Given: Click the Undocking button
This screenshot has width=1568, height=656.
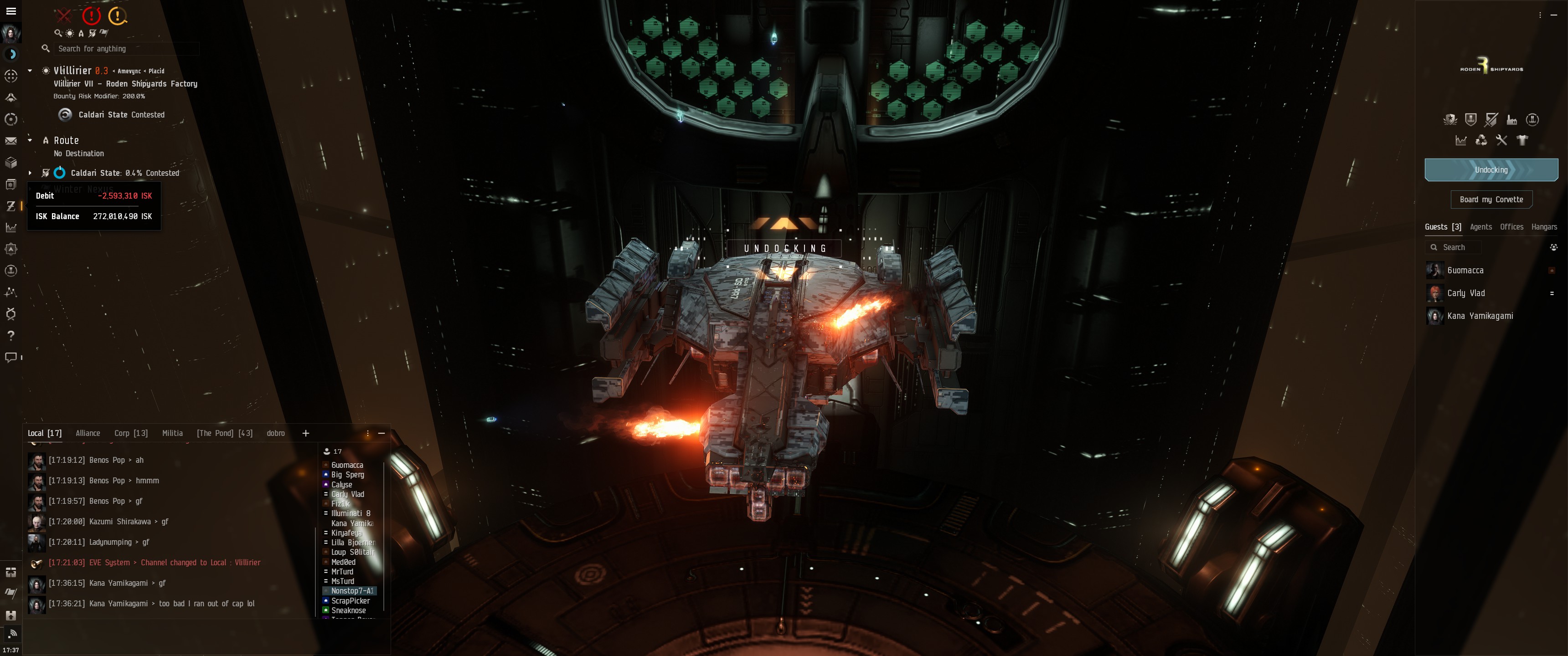Looking at the screenshot, I should (1491, 170).
